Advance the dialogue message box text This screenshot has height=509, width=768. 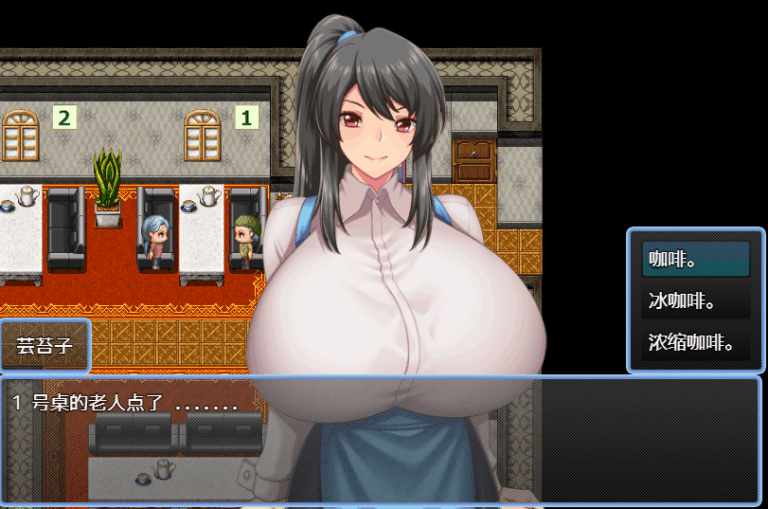(380, 438)
